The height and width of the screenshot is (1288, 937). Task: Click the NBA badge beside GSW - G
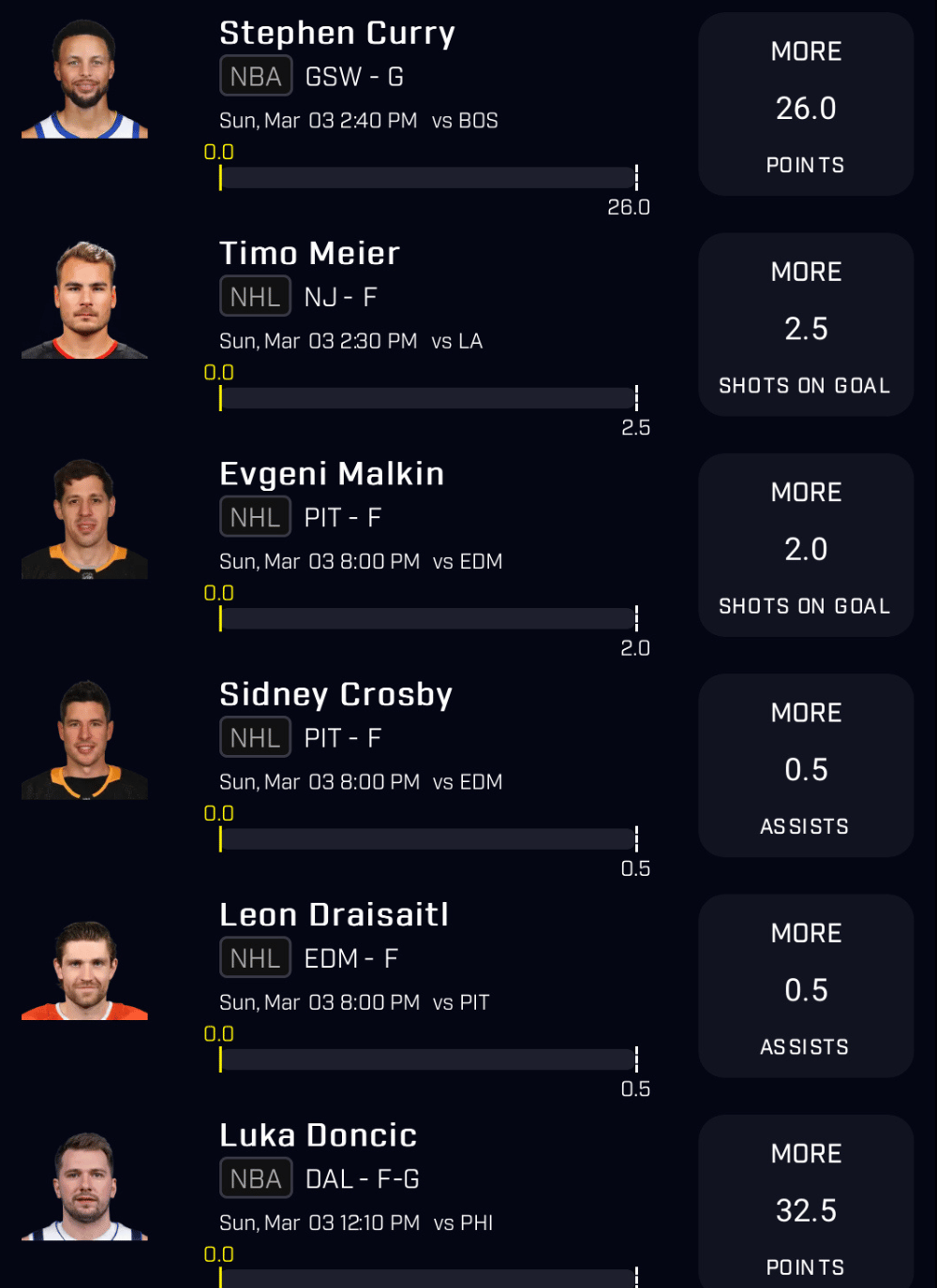click(x=256, y=77)
